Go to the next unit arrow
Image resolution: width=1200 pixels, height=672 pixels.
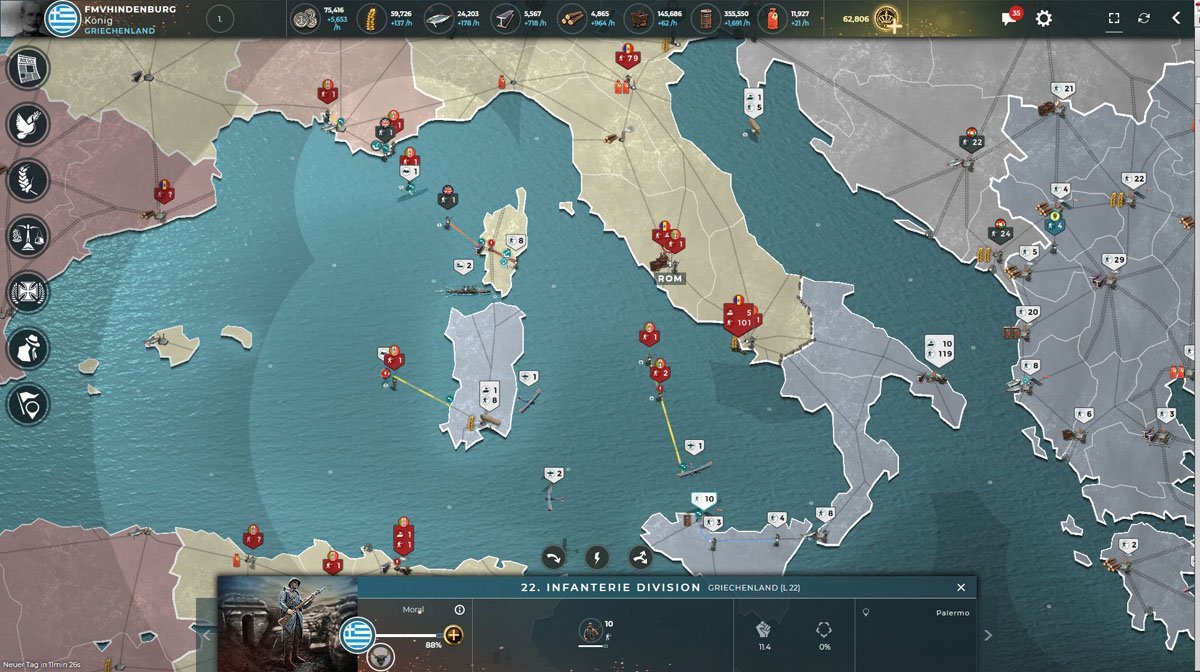click(x=988, y=635)
